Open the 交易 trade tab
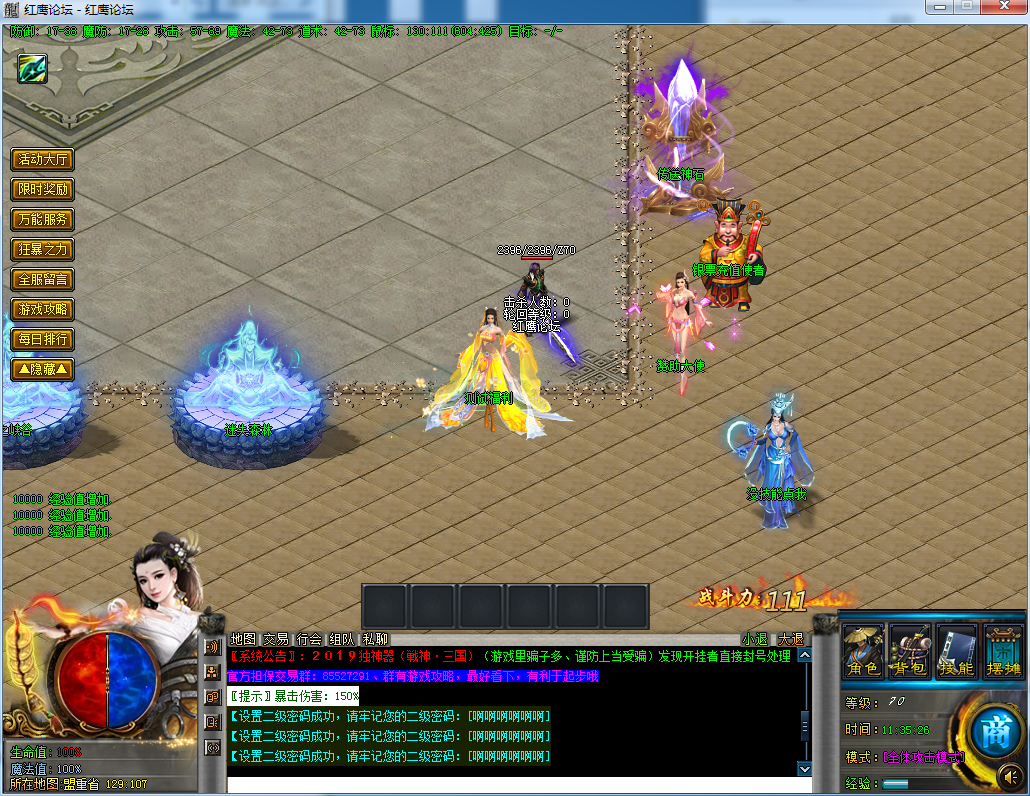Screen dimensions: 1030x796 tap(276, 639)
